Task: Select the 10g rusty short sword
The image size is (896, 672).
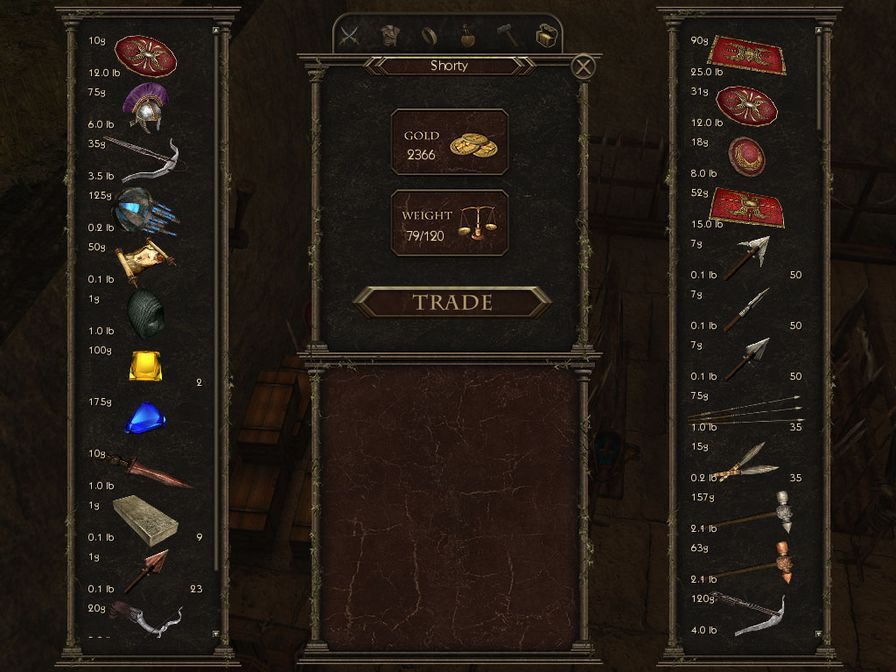Action: 150,470
